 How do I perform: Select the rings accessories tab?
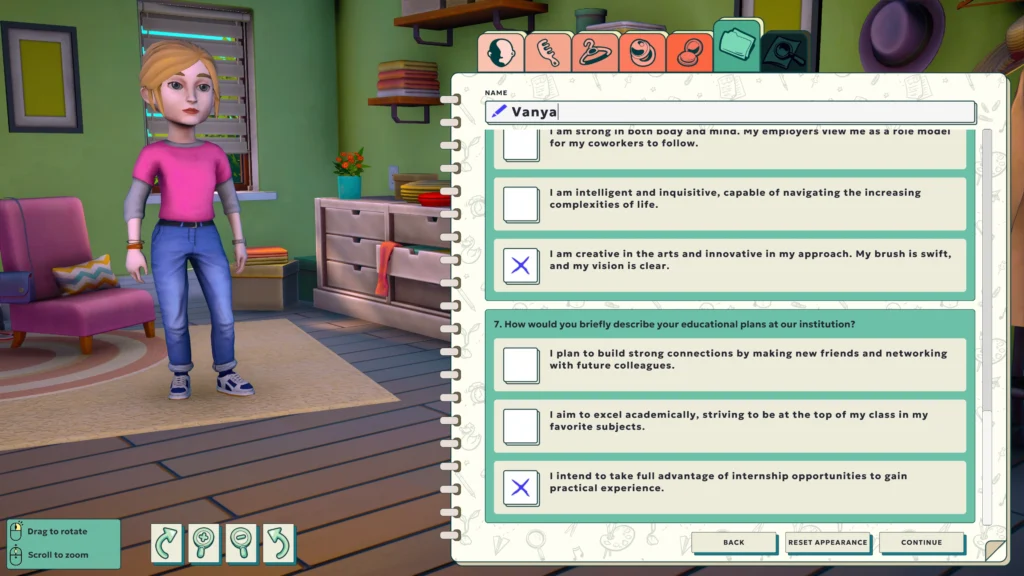(x=641, y=52)
